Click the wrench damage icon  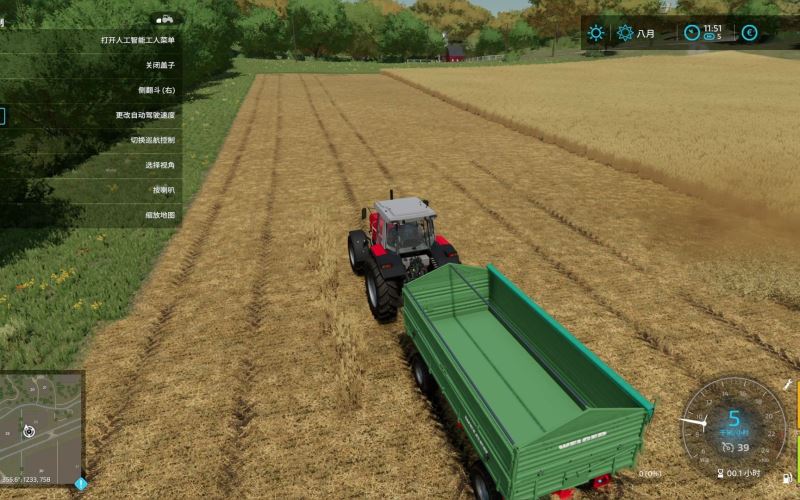tap(788, 384)
